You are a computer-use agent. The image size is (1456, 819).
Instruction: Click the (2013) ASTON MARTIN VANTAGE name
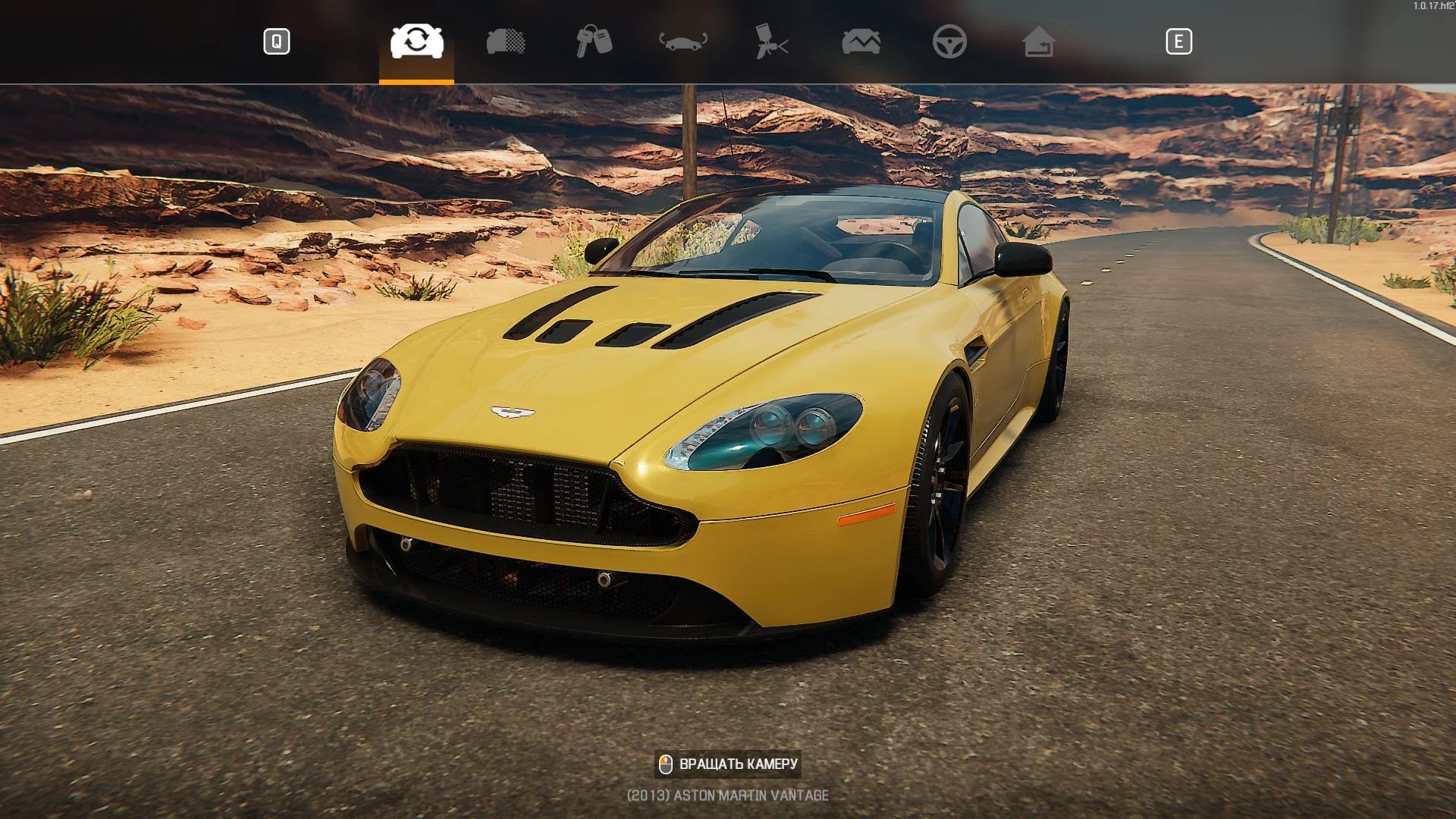[x=727, y=795]
